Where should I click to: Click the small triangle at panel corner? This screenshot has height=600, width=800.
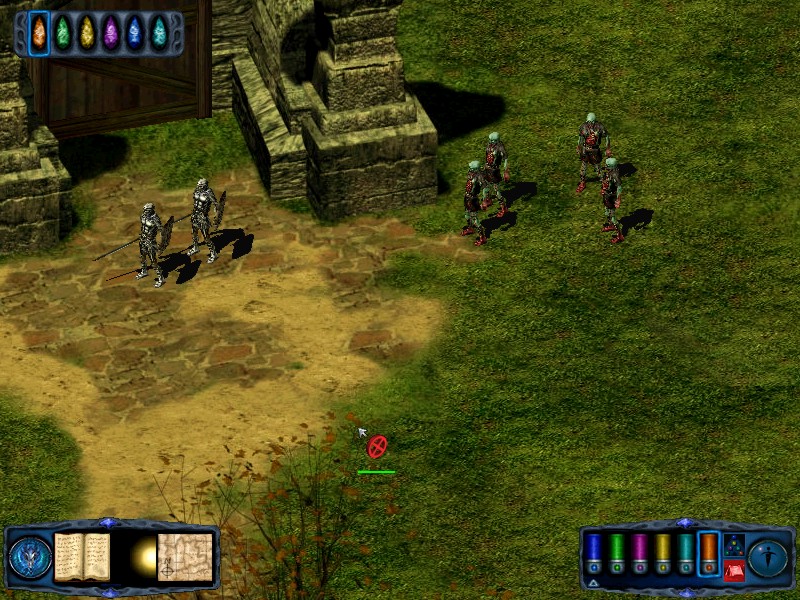(x=593, y=582)
